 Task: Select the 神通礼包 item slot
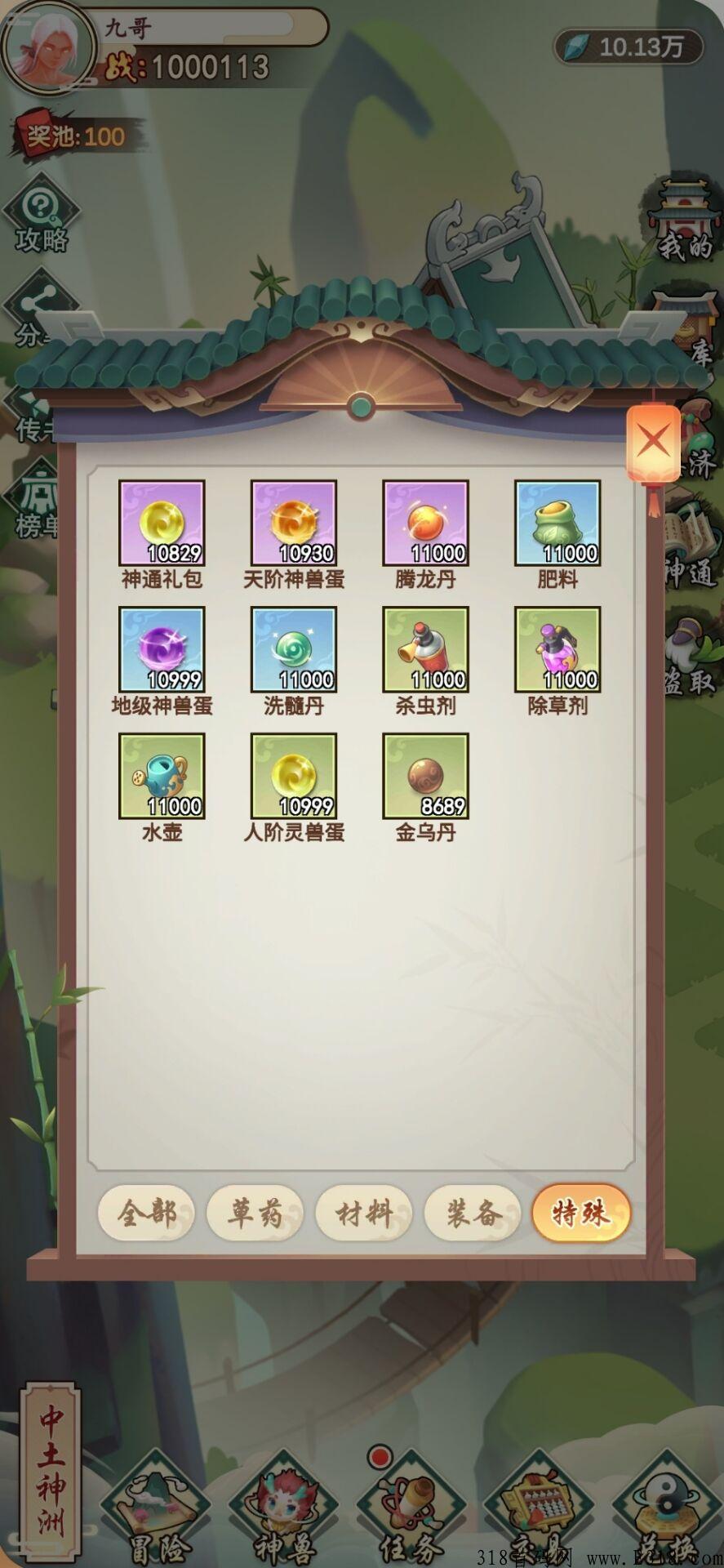coord(162,523)
